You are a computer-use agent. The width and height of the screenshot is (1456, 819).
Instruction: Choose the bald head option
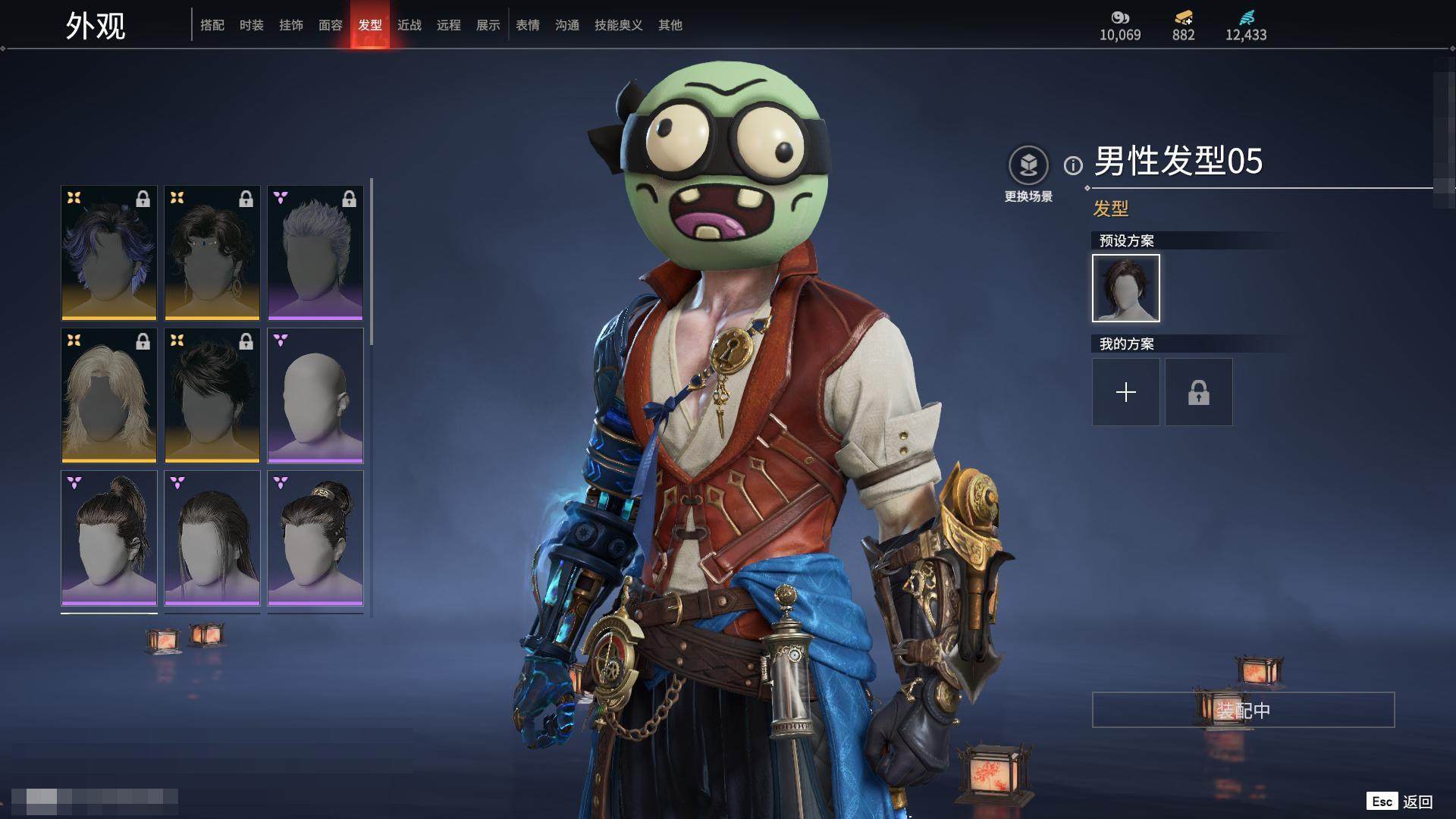coord(315,395)
